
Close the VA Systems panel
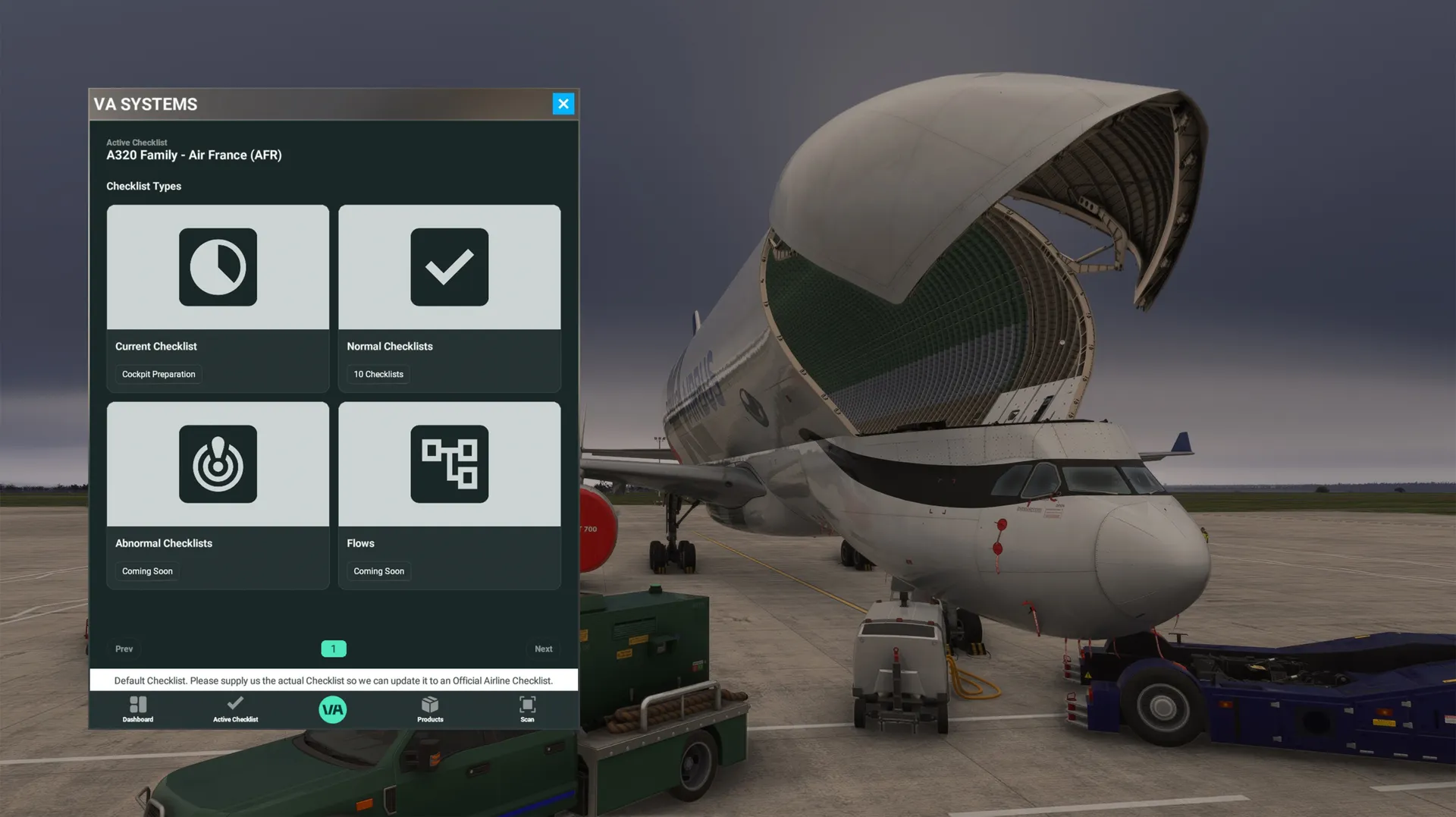[x=563, y=104]
